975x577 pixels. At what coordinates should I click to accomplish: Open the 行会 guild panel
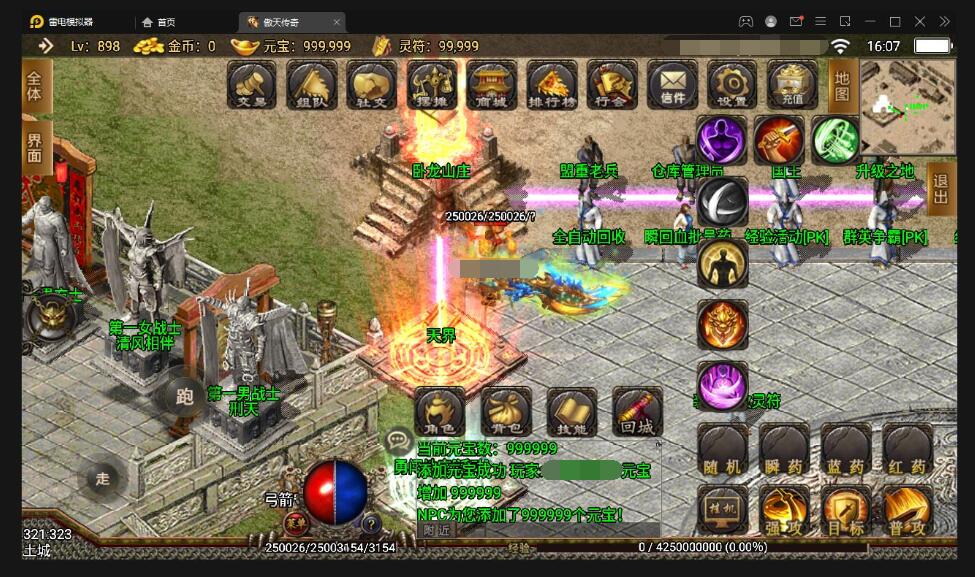[612, 84]
